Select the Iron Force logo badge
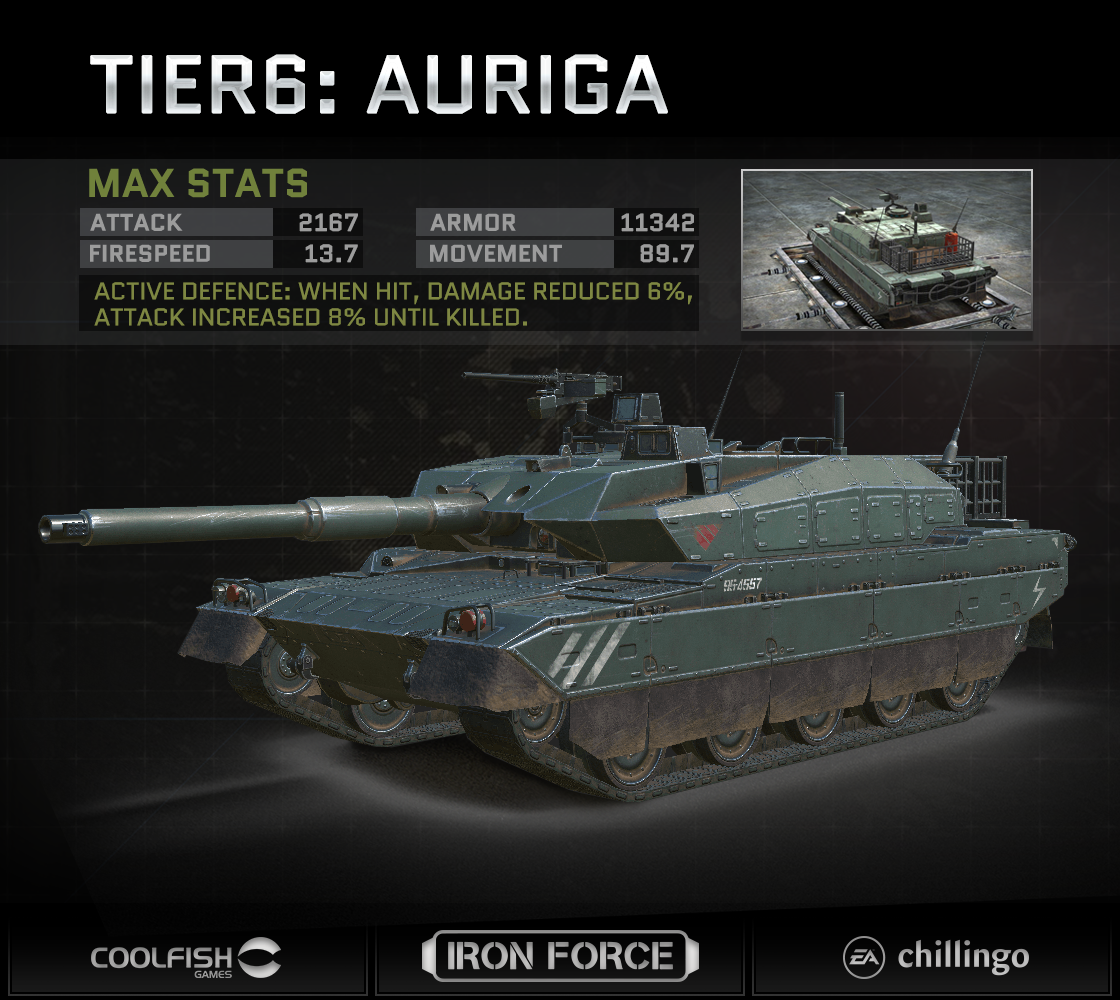This screenshot has width=1120, height=1000. 559,956
